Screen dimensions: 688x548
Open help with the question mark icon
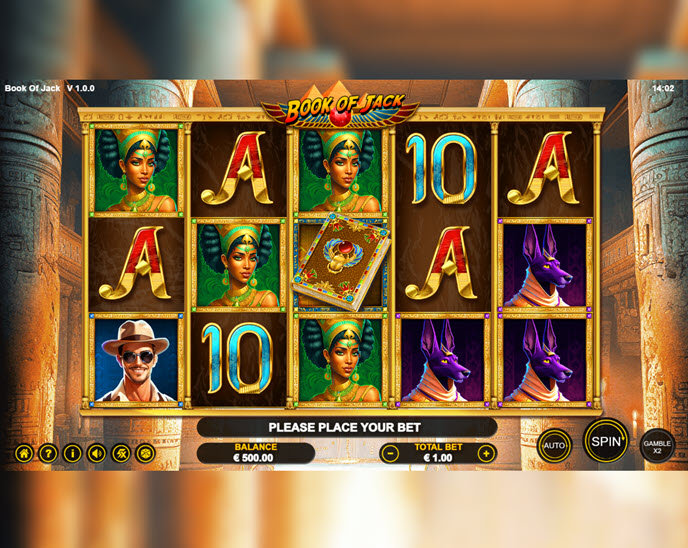pyautogui.click(x=47, y=453)
